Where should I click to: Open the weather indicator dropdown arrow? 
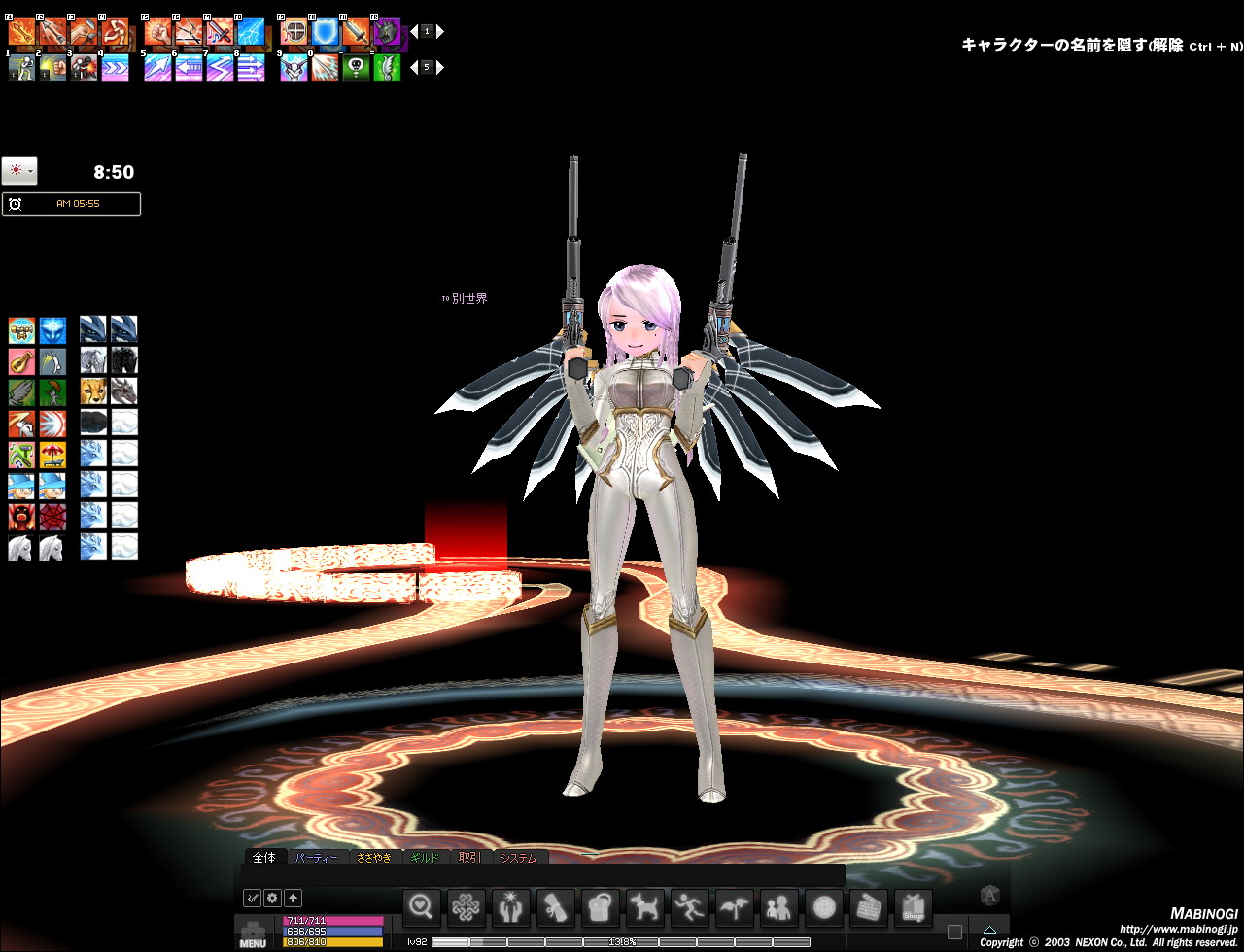(31, 170)
